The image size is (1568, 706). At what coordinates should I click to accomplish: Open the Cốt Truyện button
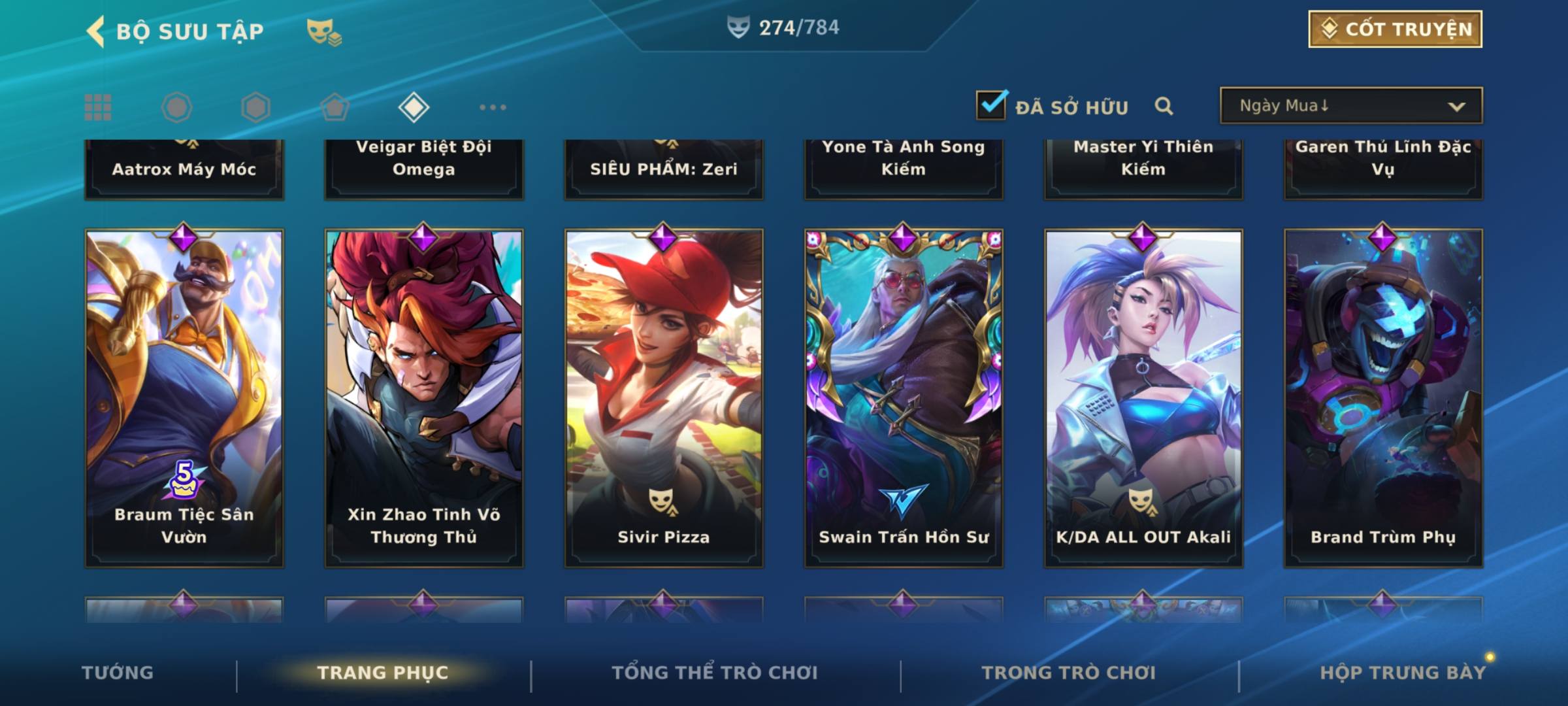1395,29
